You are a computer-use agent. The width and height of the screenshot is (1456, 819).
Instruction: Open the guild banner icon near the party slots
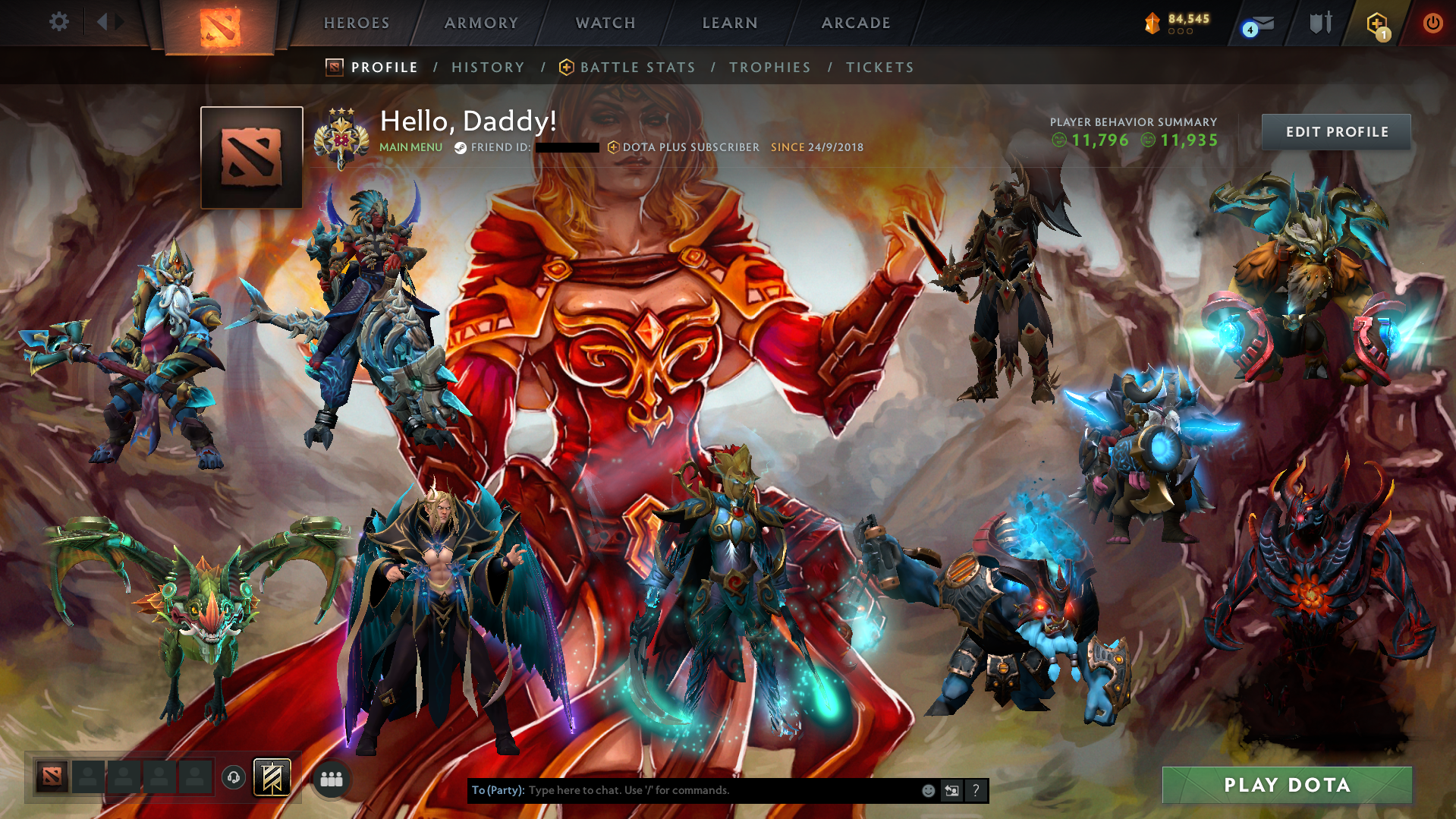pos(272,777)
